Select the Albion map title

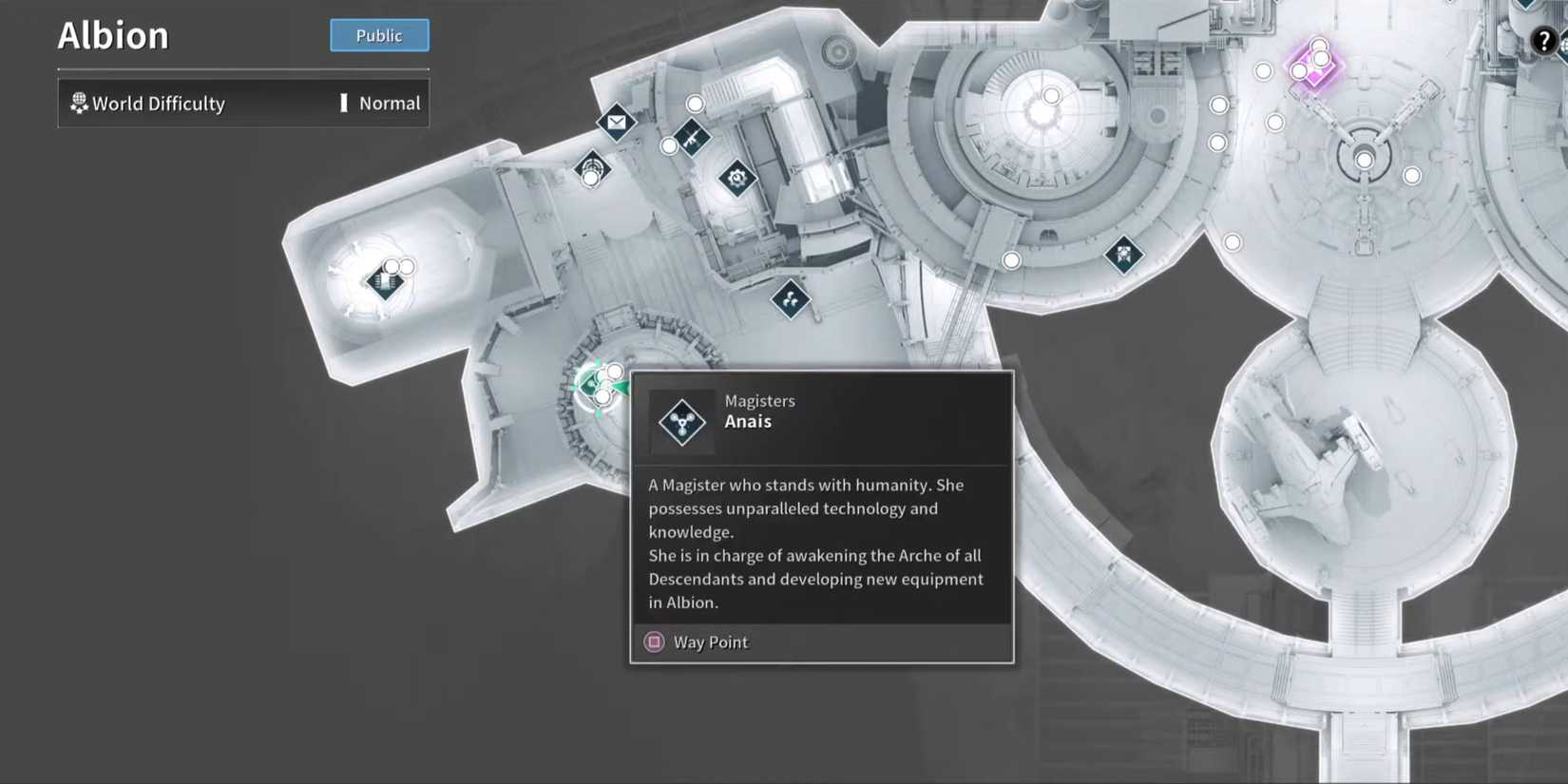[x=113, y=35]
